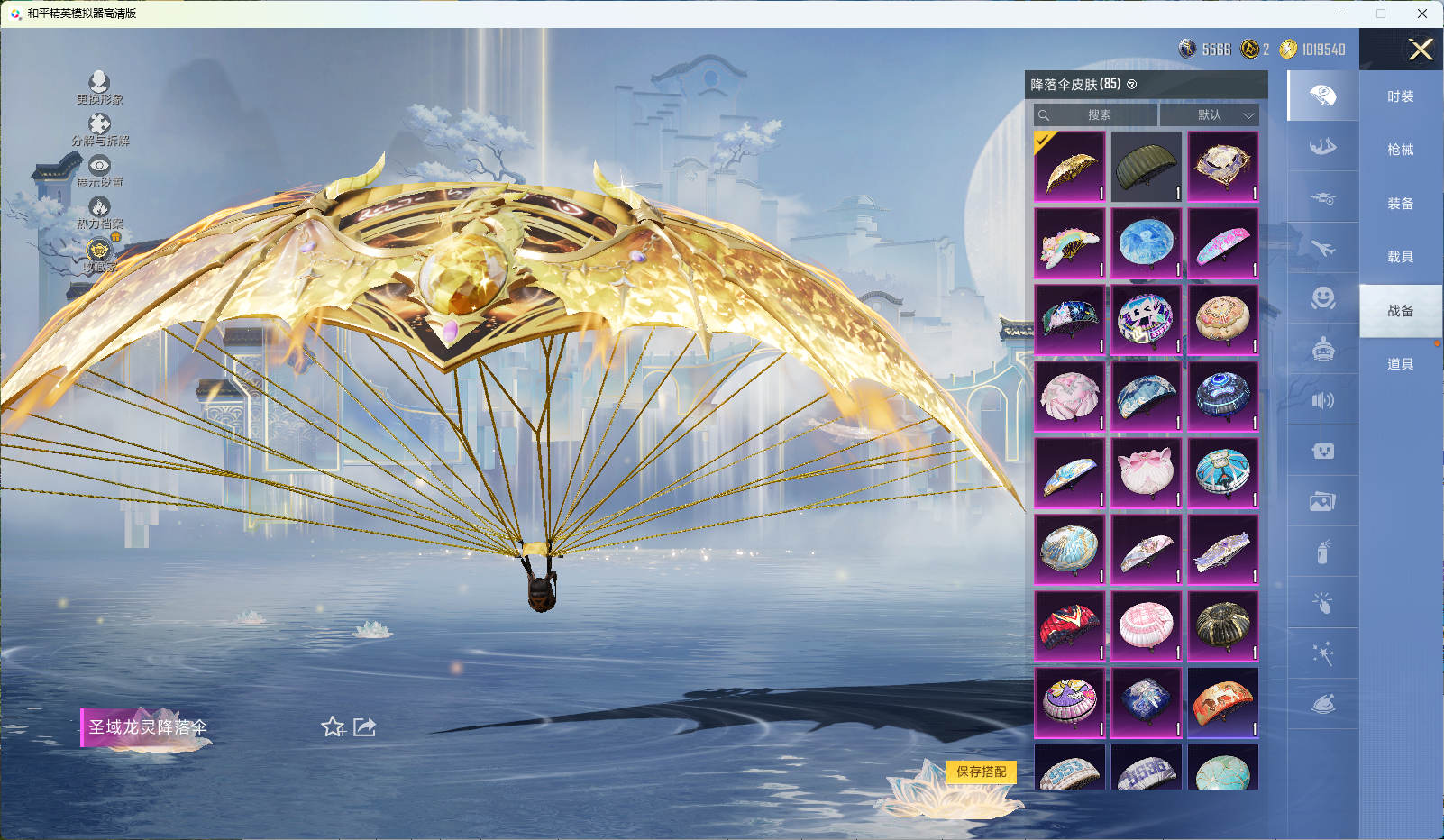Select the smiley face emote sub-category
The height and width of the screenshot is (840, 1444).
tap(1322, 298)
